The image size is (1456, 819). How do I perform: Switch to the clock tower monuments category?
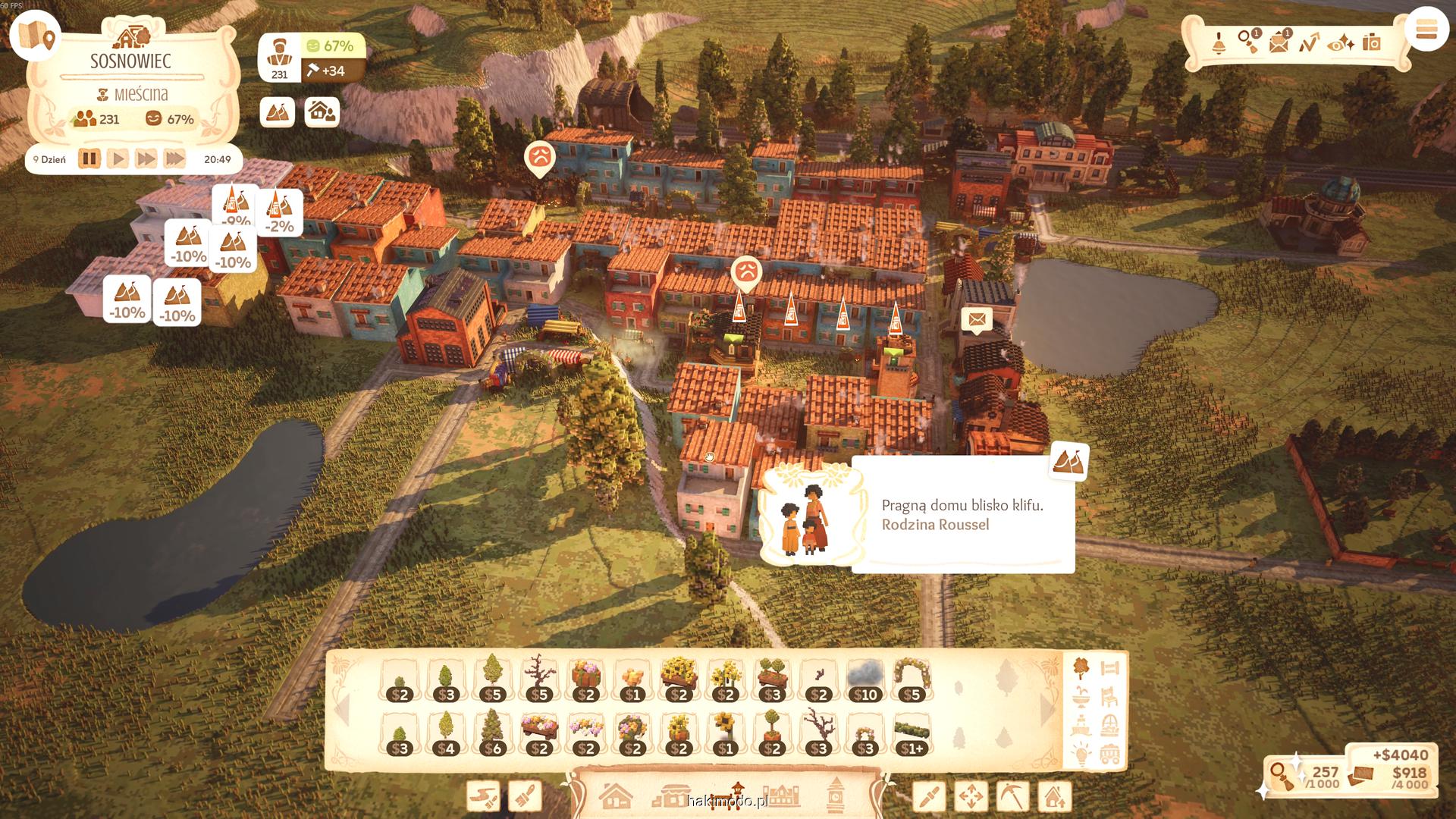tap(836, 796)
